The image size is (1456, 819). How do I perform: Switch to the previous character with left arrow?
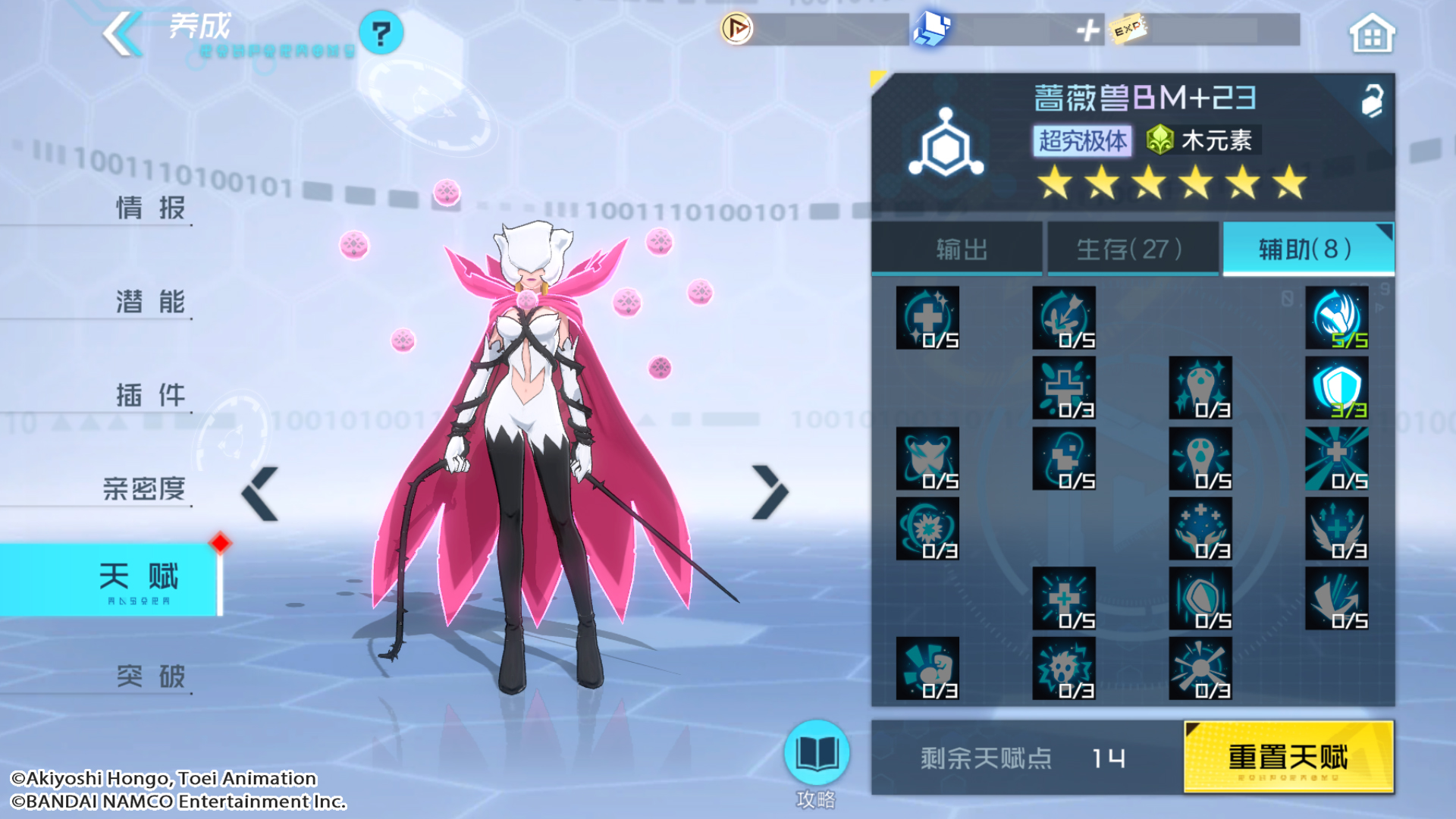click(x=260, y=494)
